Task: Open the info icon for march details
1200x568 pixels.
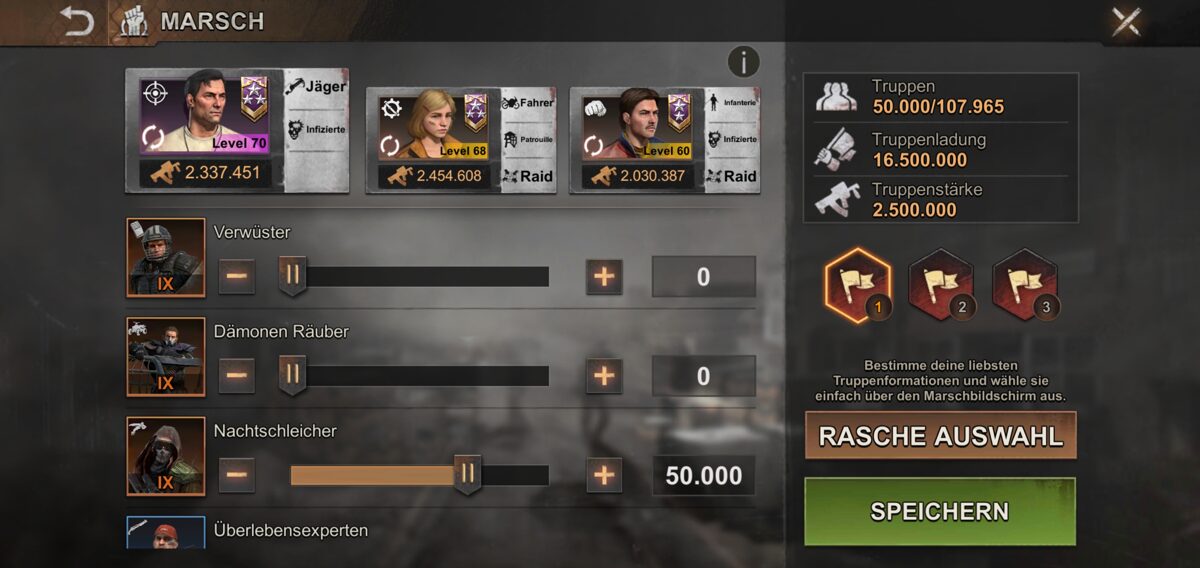Action: (x=743, y=62)
